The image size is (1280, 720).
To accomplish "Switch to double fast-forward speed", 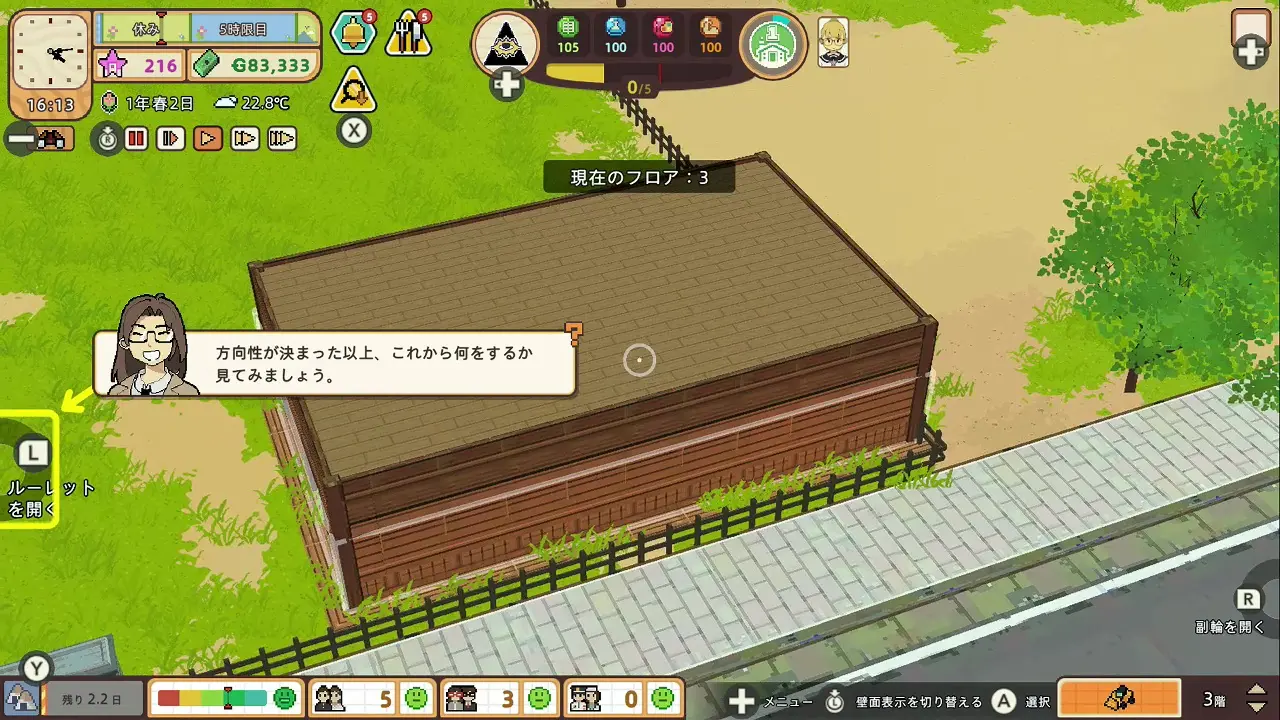I will click(x=245, y=139).
